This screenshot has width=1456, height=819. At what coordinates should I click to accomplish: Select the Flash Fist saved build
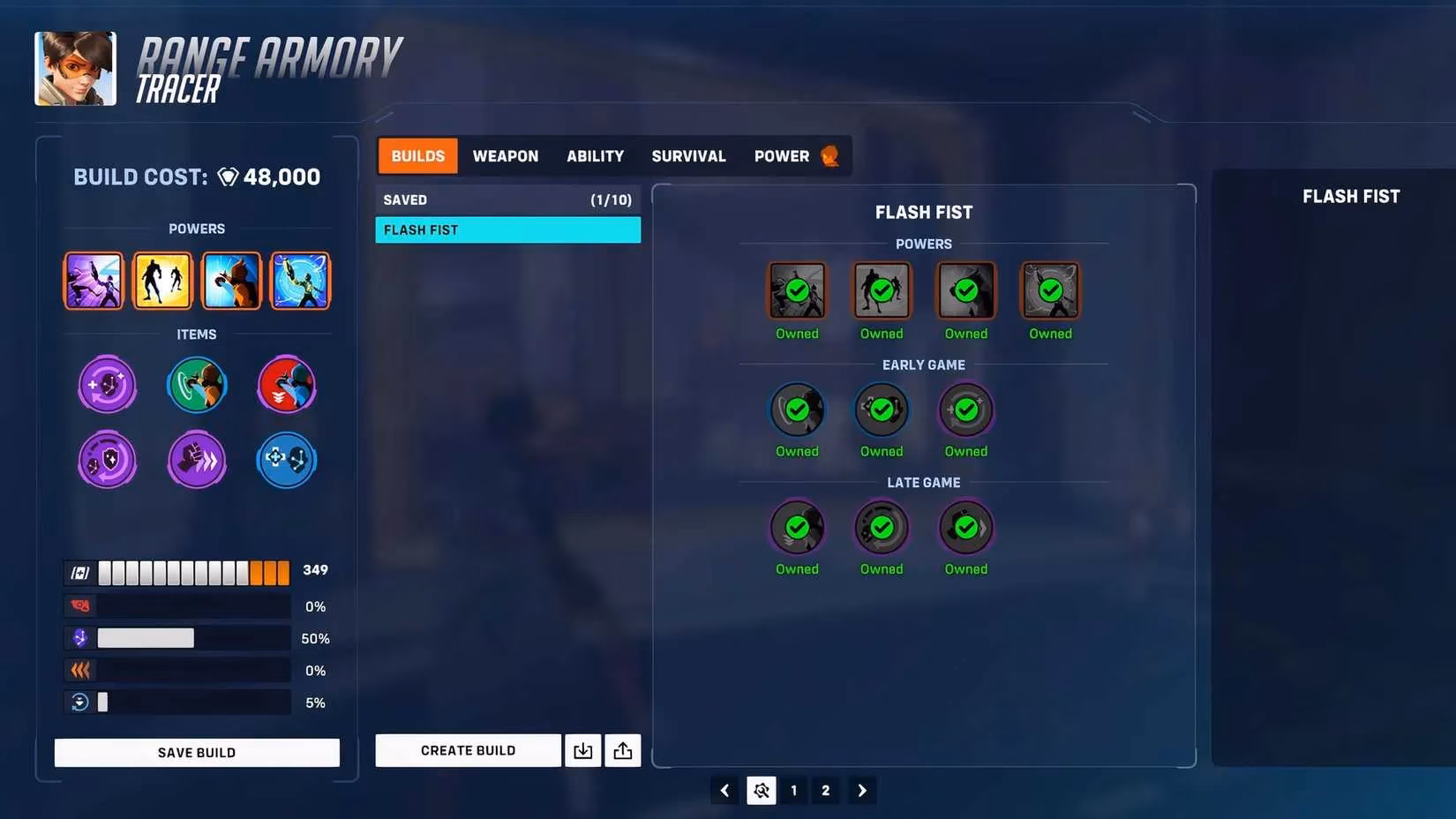[x=507, y=230]
